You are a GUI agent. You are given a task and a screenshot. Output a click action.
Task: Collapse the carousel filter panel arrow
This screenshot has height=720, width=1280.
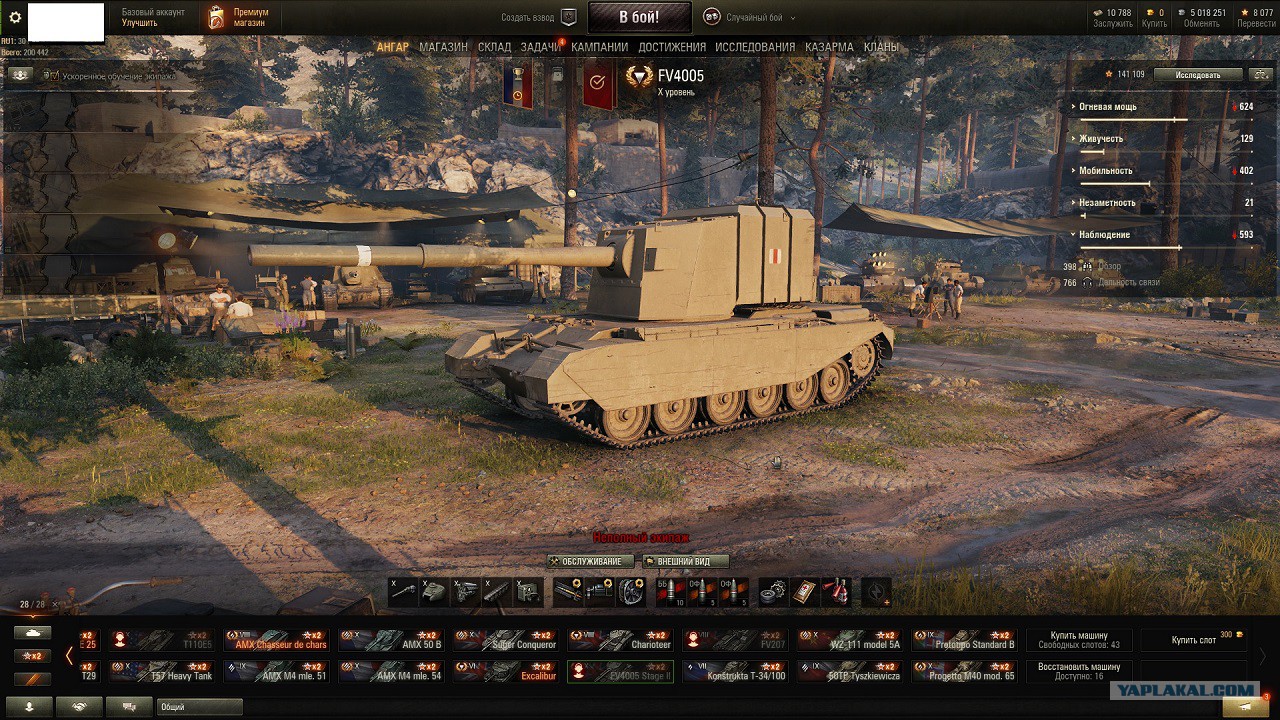click(69, 655)
